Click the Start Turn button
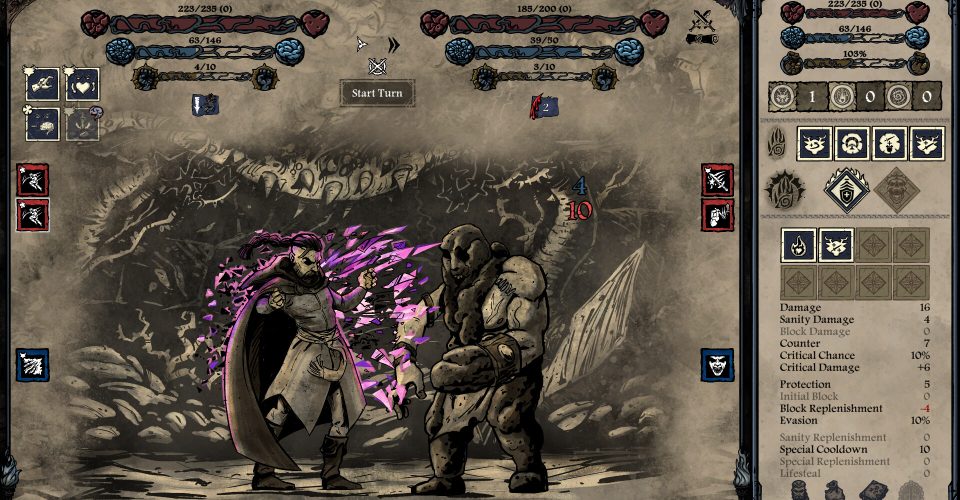This screenshot has width=960, height=500. (x=376, y=93)
